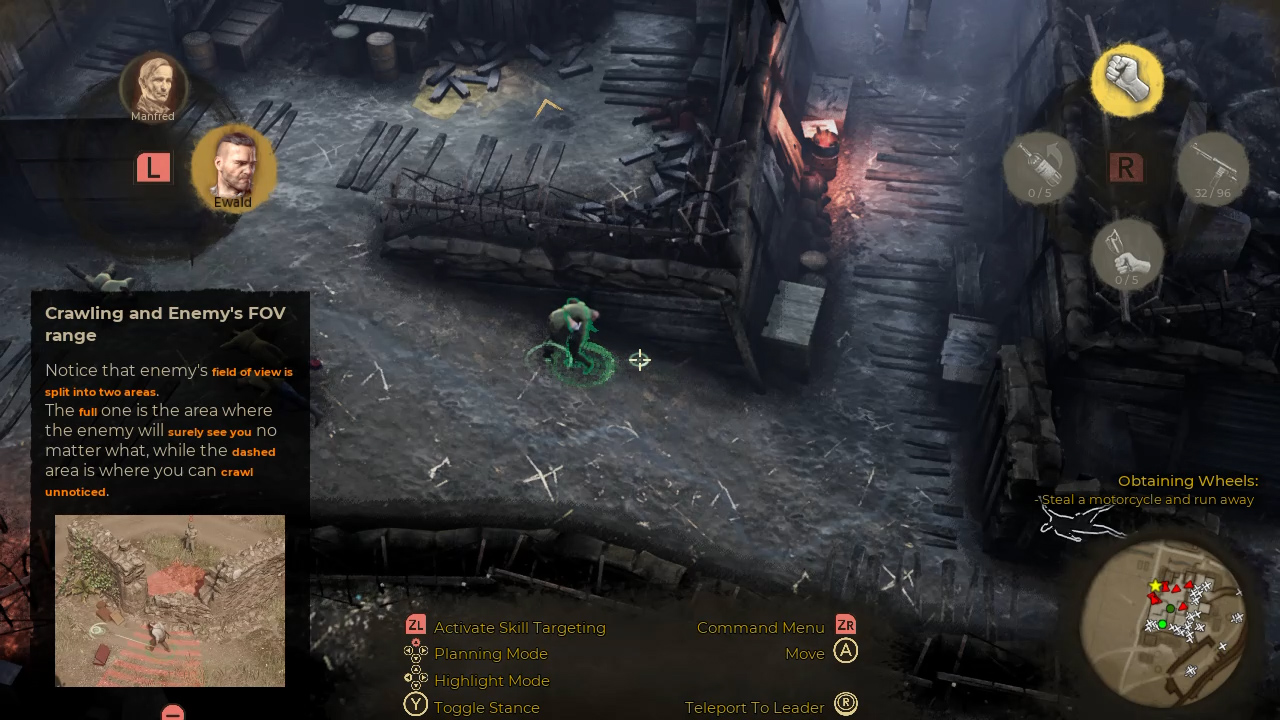This screenshot has width=1280, height=720.
Task: Click Teleport To Leader
Action: pyautogui.click(x=755, y=706)
